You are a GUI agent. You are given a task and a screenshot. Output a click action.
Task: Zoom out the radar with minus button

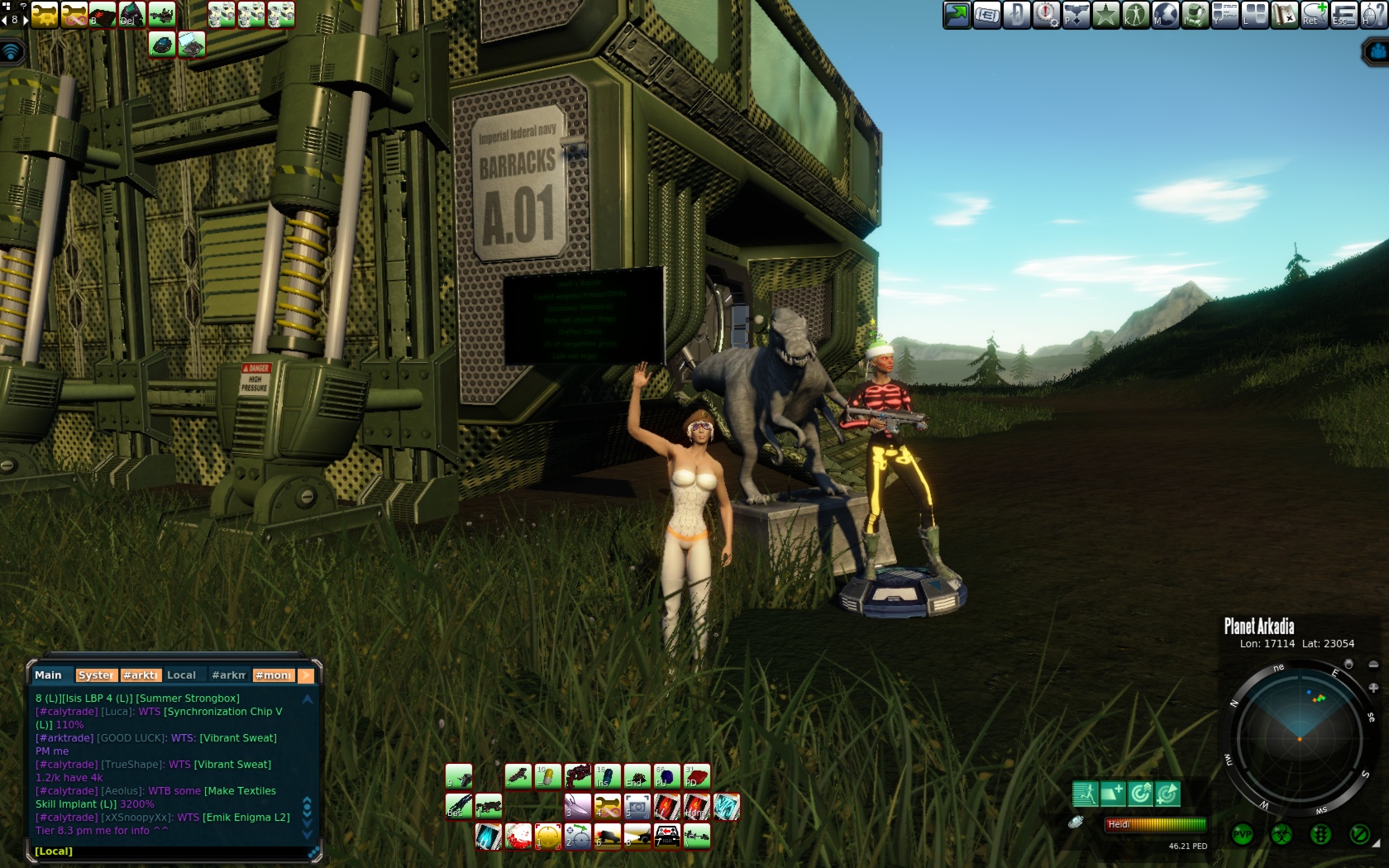[x=1373, y=664]
